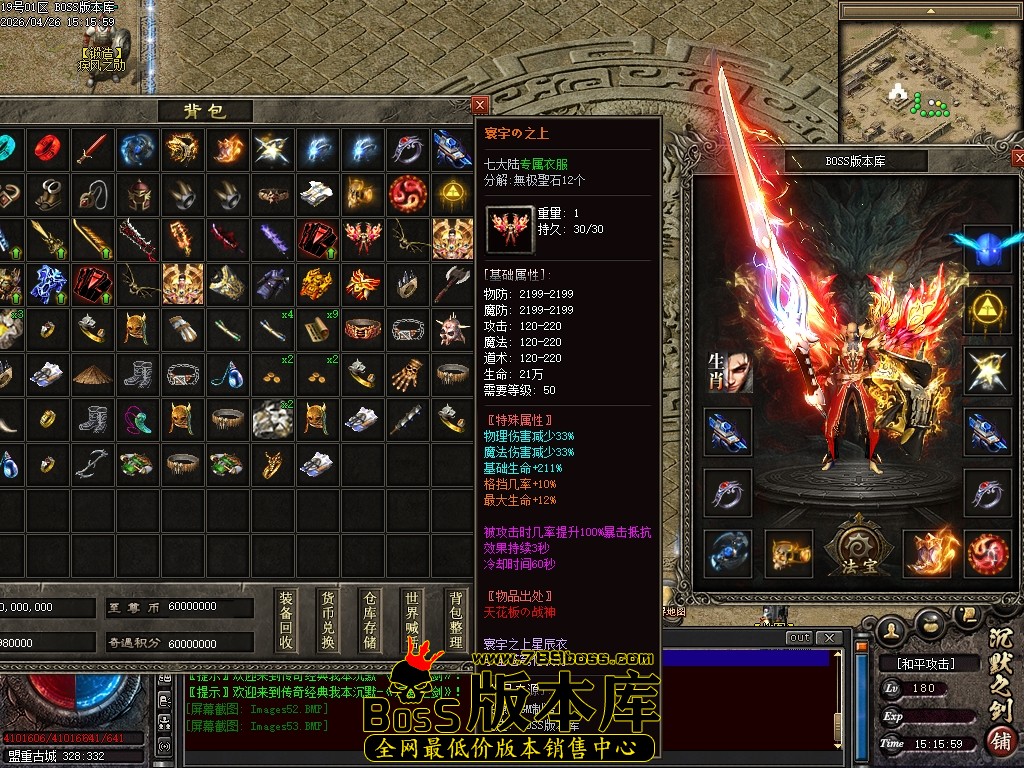
Task: Open 仓库存储 warehouse storage
Action: pyautogui.click(x=371, y=620)
